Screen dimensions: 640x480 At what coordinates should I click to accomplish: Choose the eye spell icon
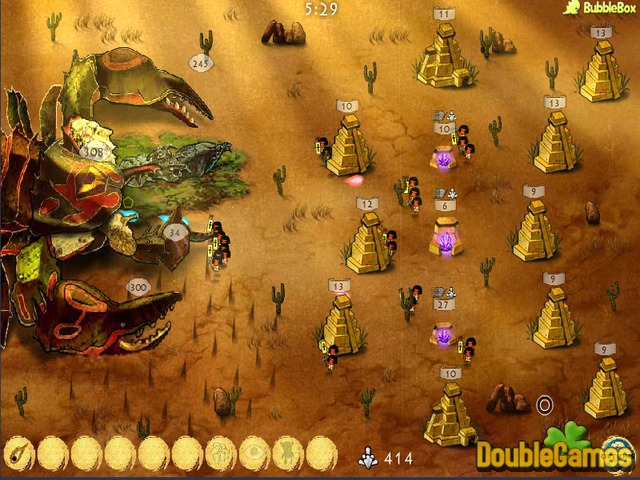(254, 453)
